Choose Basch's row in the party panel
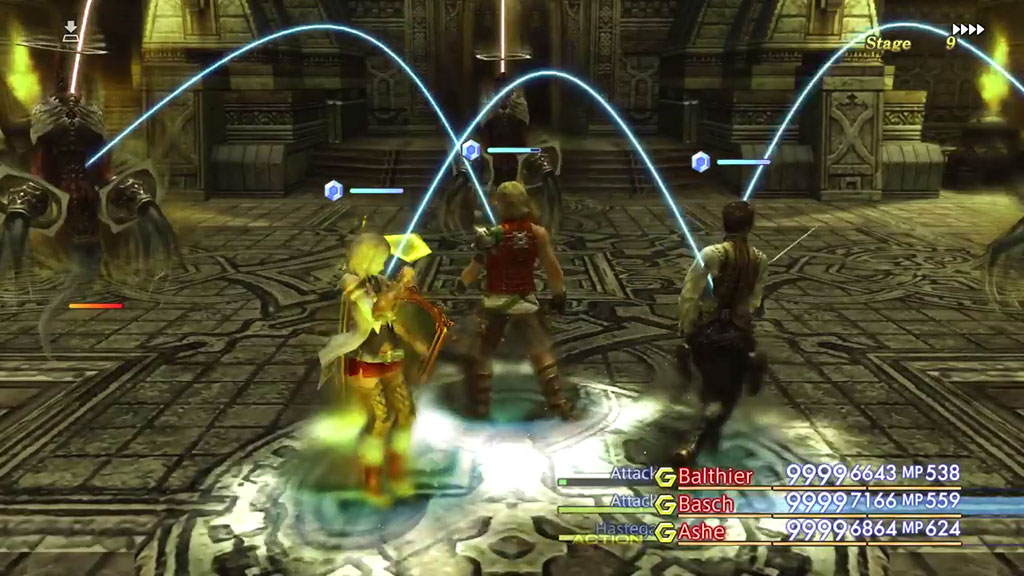This screenshot has width=1024, height=576. point(706,503)
